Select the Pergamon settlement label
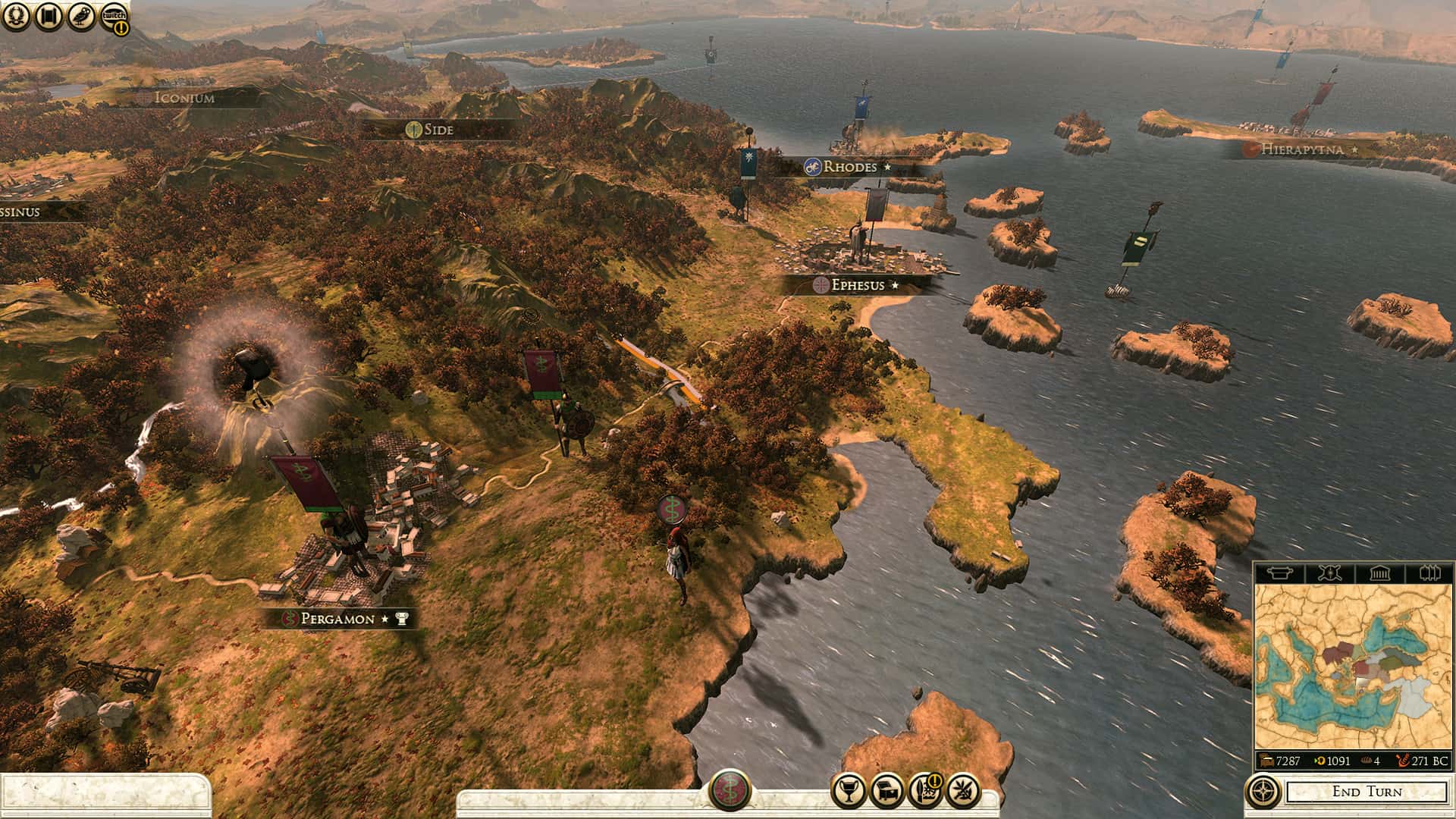Image resolution: width=1456 pixels, height=819 pixels. pyautogui.click(x=338, y=619)
